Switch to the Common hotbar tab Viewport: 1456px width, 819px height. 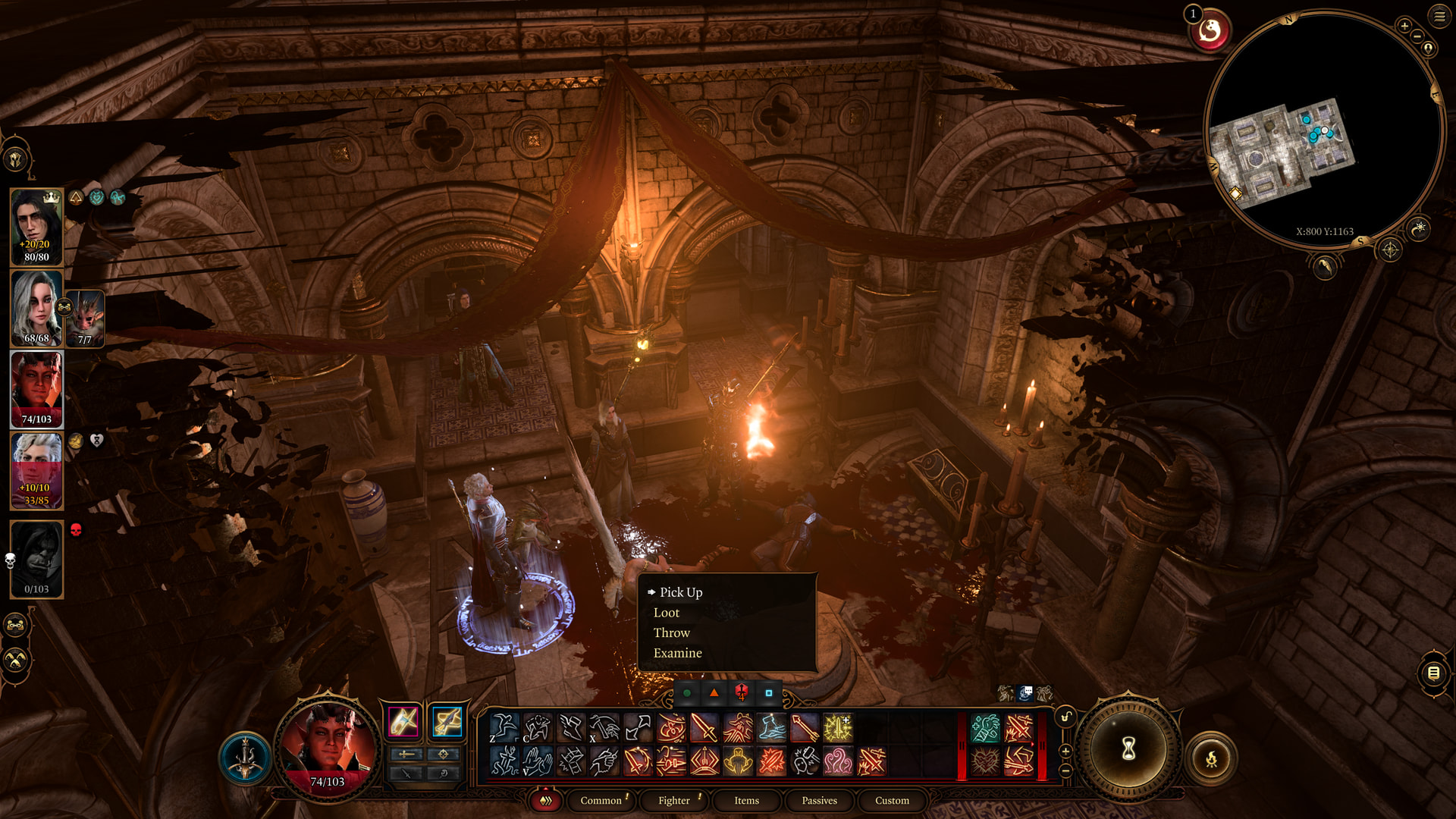coord(601,800)
